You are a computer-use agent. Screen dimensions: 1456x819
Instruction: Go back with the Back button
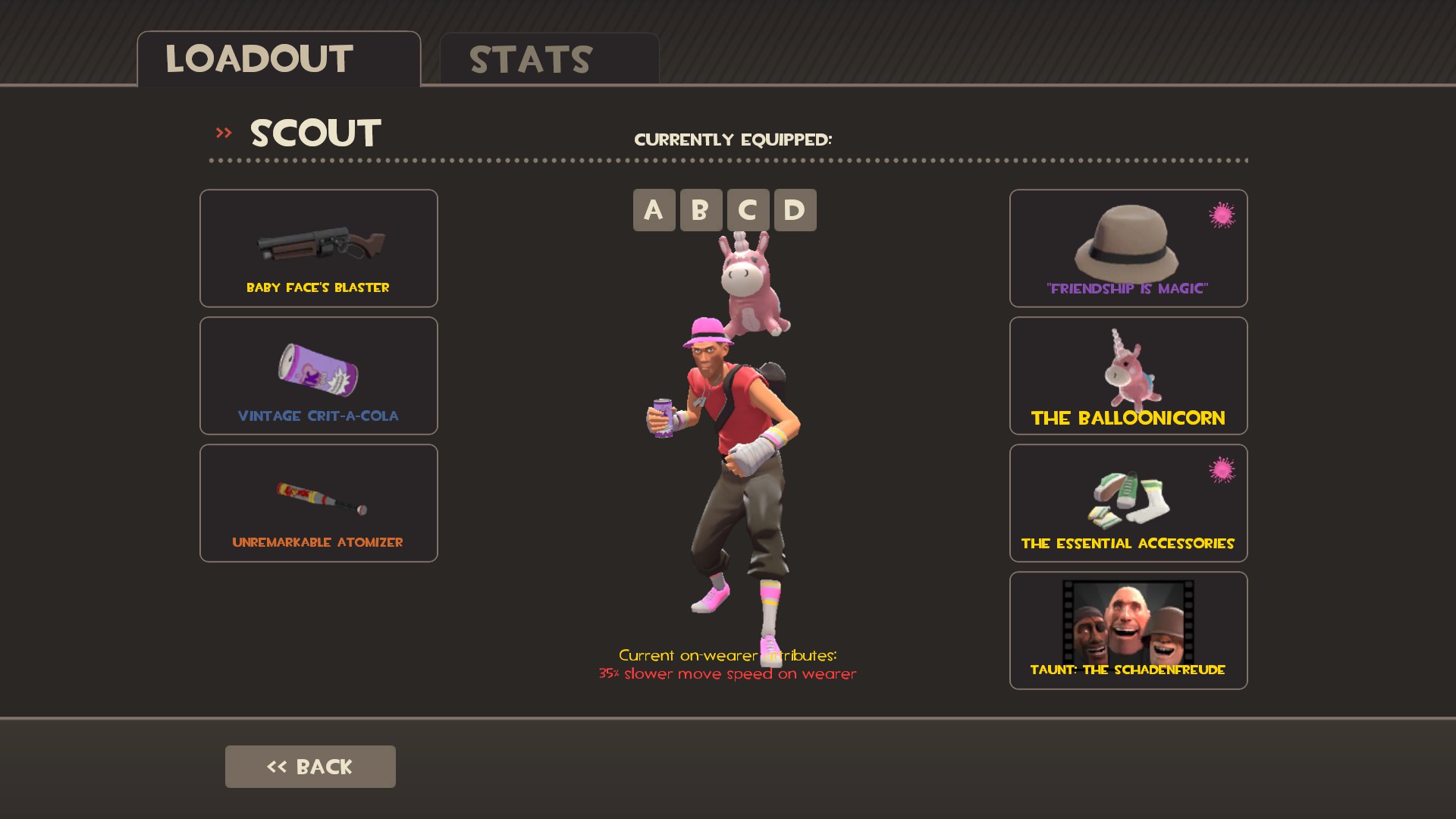pyautogui.click(x=310, y=766)
